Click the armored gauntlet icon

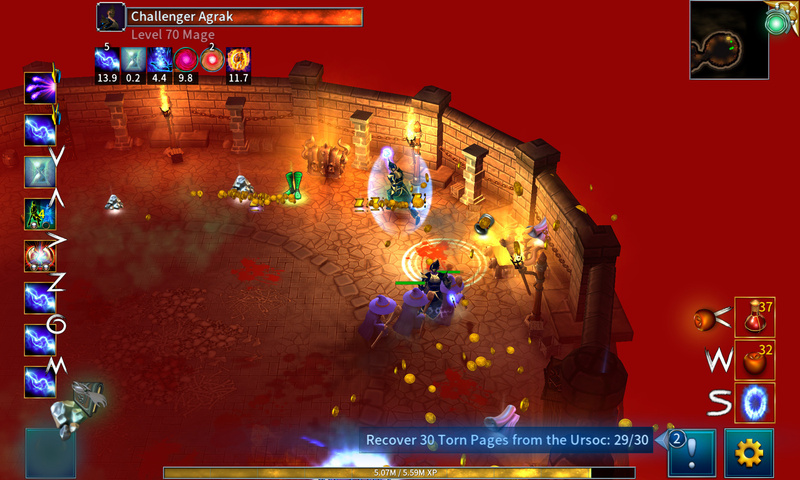(78, 407)
